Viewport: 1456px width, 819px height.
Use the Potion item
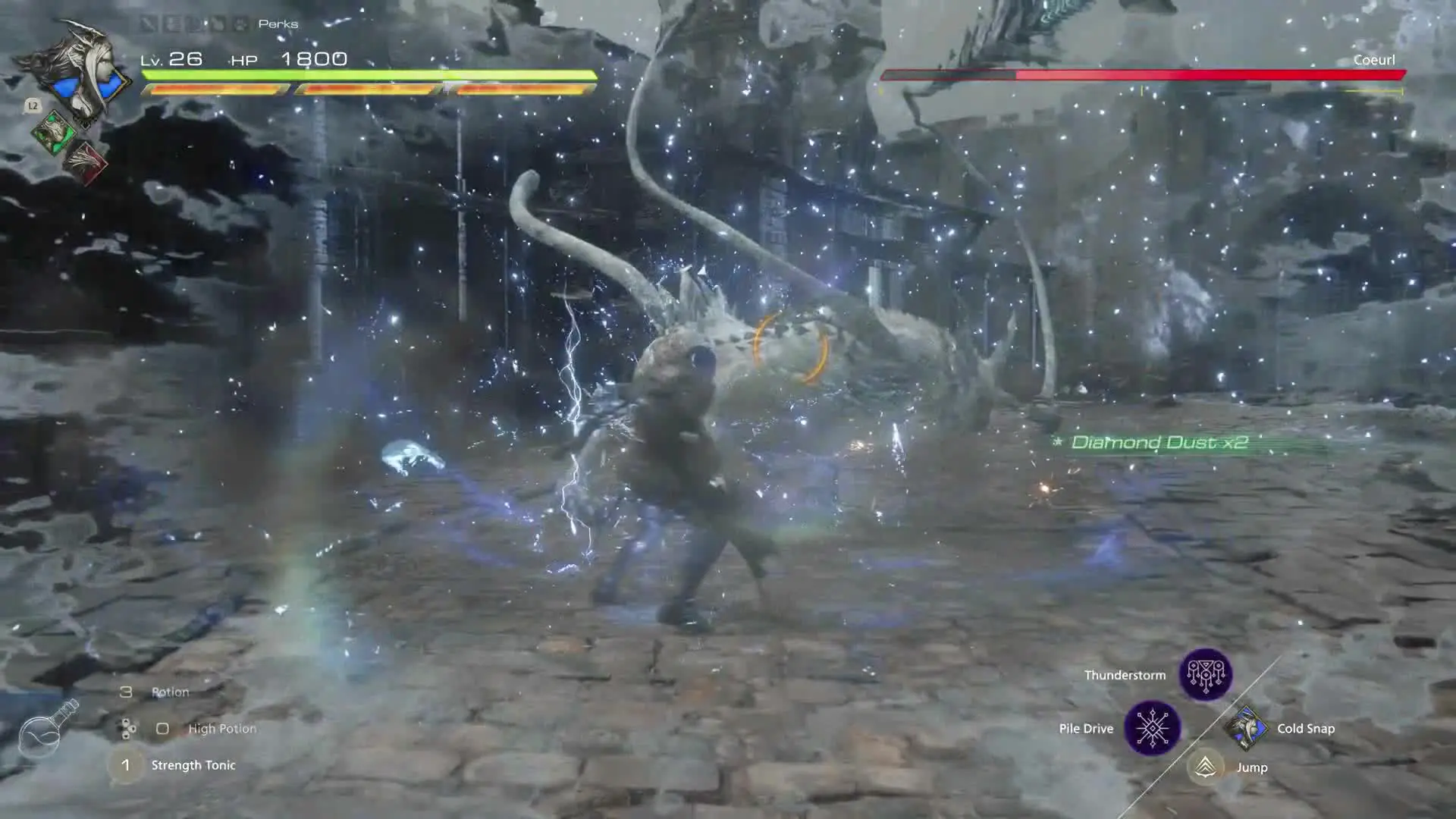pos(170,692)
